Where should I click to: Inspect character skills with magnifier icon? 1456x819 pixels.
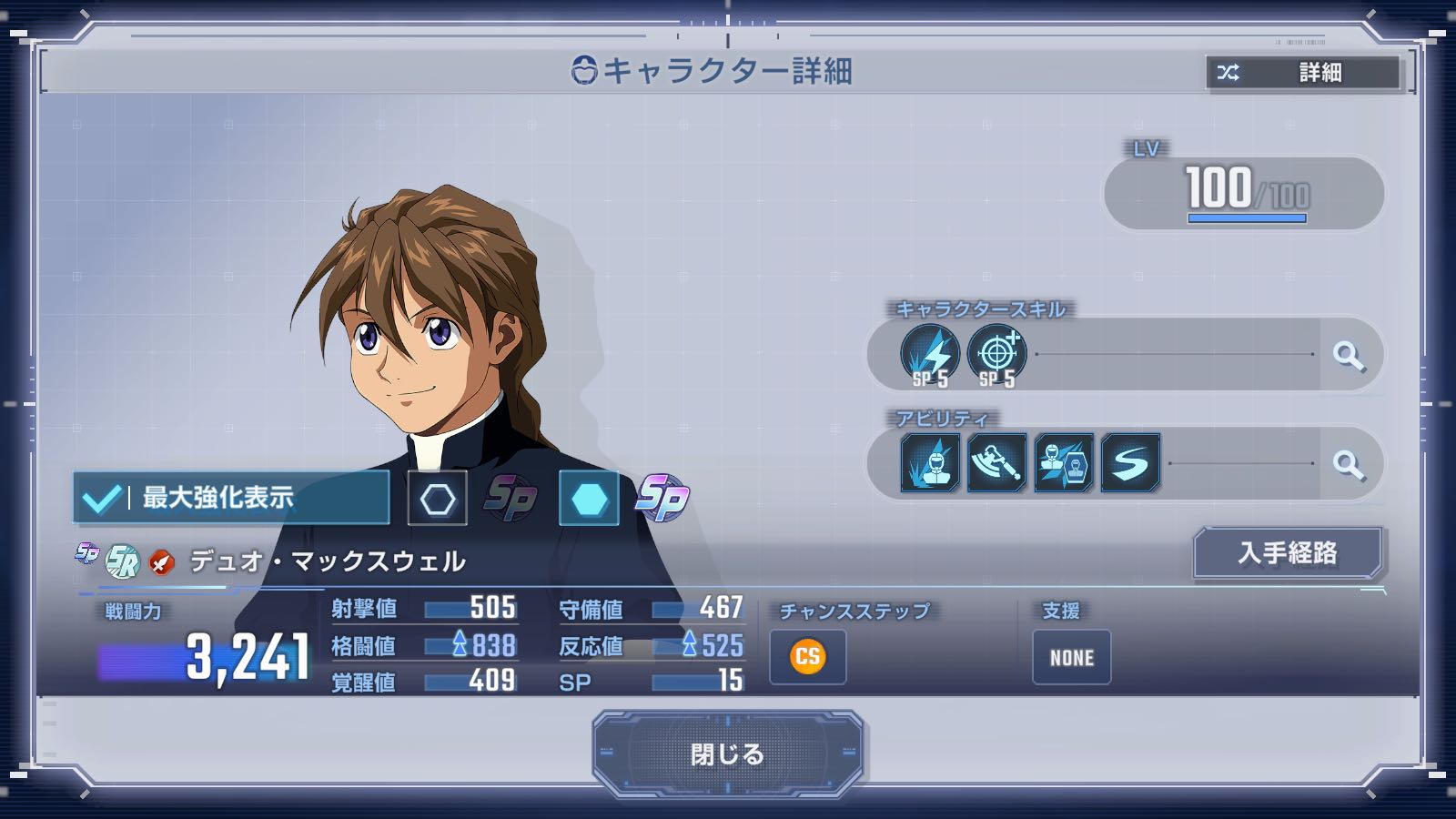pyautogui.click(x=1349, y=356)
